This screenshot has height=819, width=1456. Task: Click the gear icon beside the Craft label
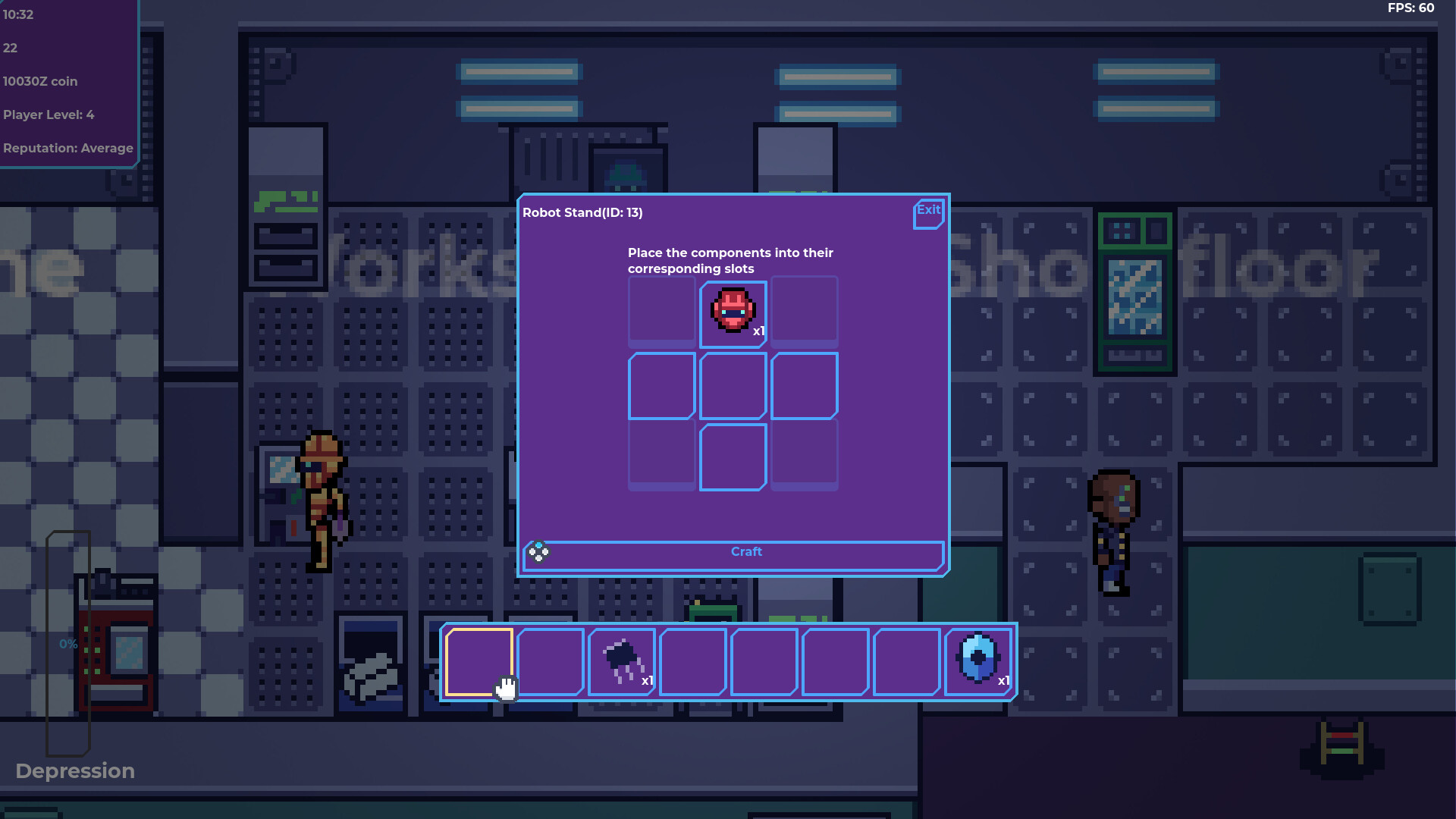click(x=539, y=552)
